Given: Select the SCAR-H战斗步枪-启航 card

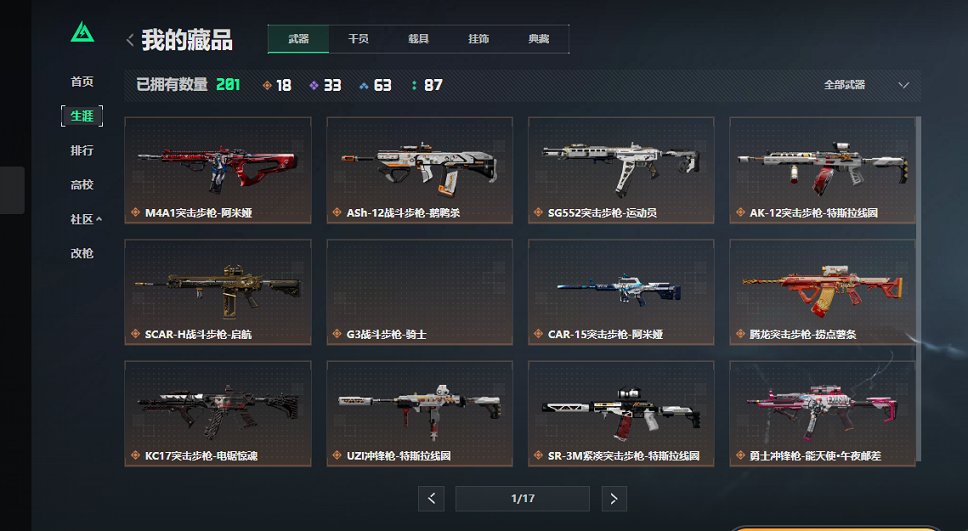Looking at the screenshot, I should 218,291.
